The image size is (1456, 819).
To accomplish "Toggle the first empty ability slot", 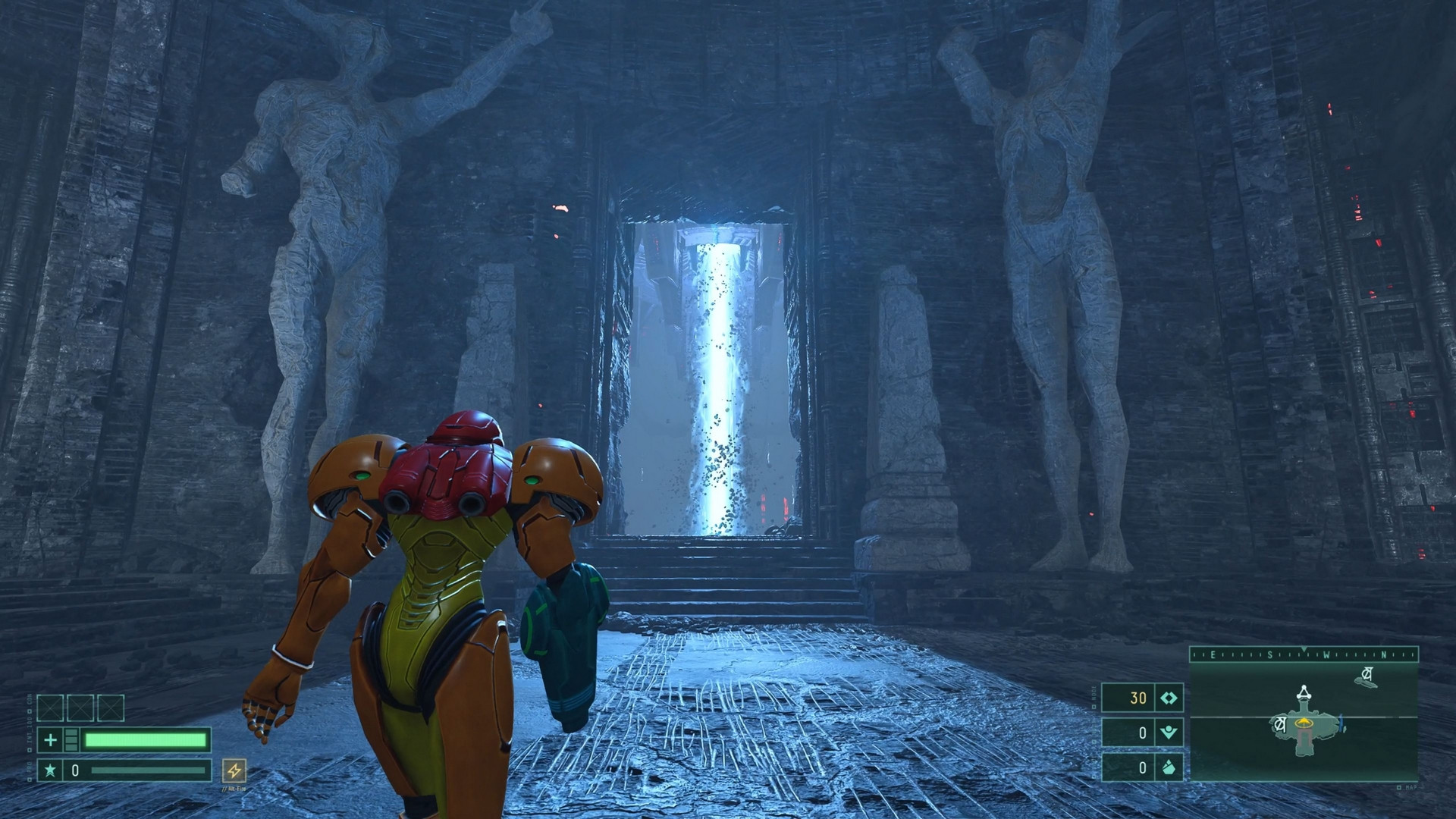I will tap(50, 708).
